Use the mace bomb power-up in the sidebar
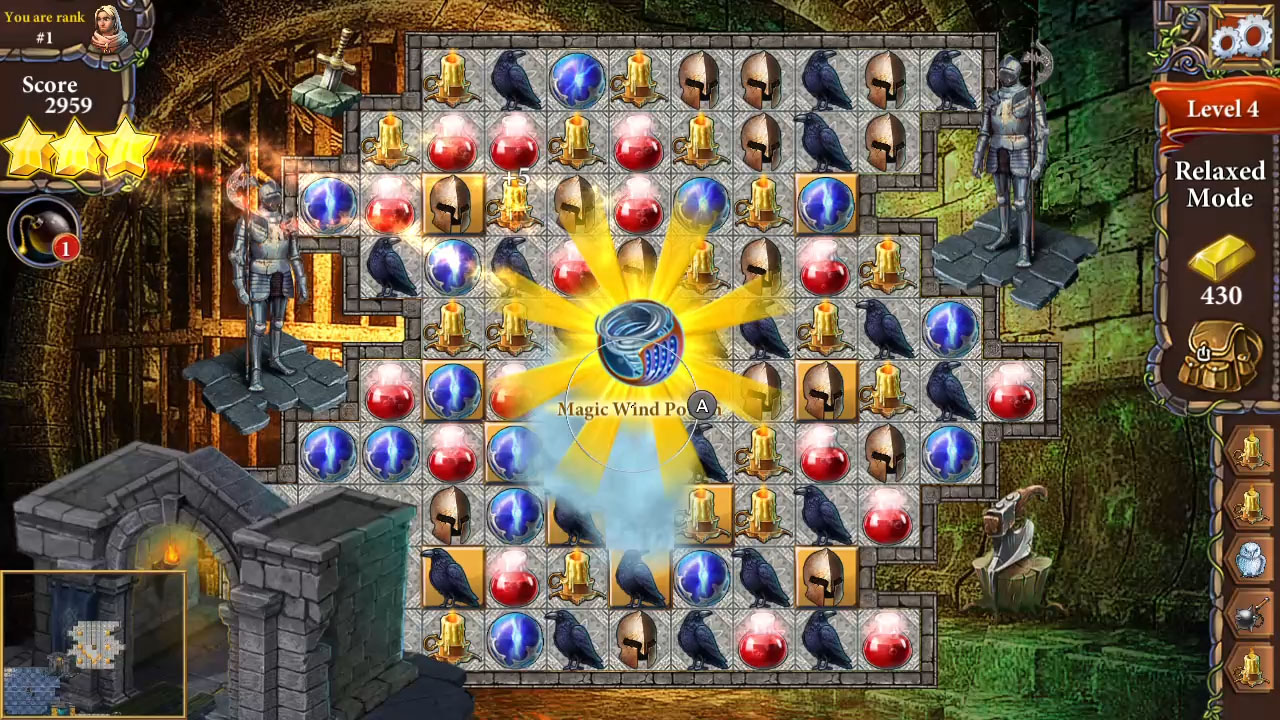Viewport: 1280px width, 720px height. click(x=1251, y=615)
